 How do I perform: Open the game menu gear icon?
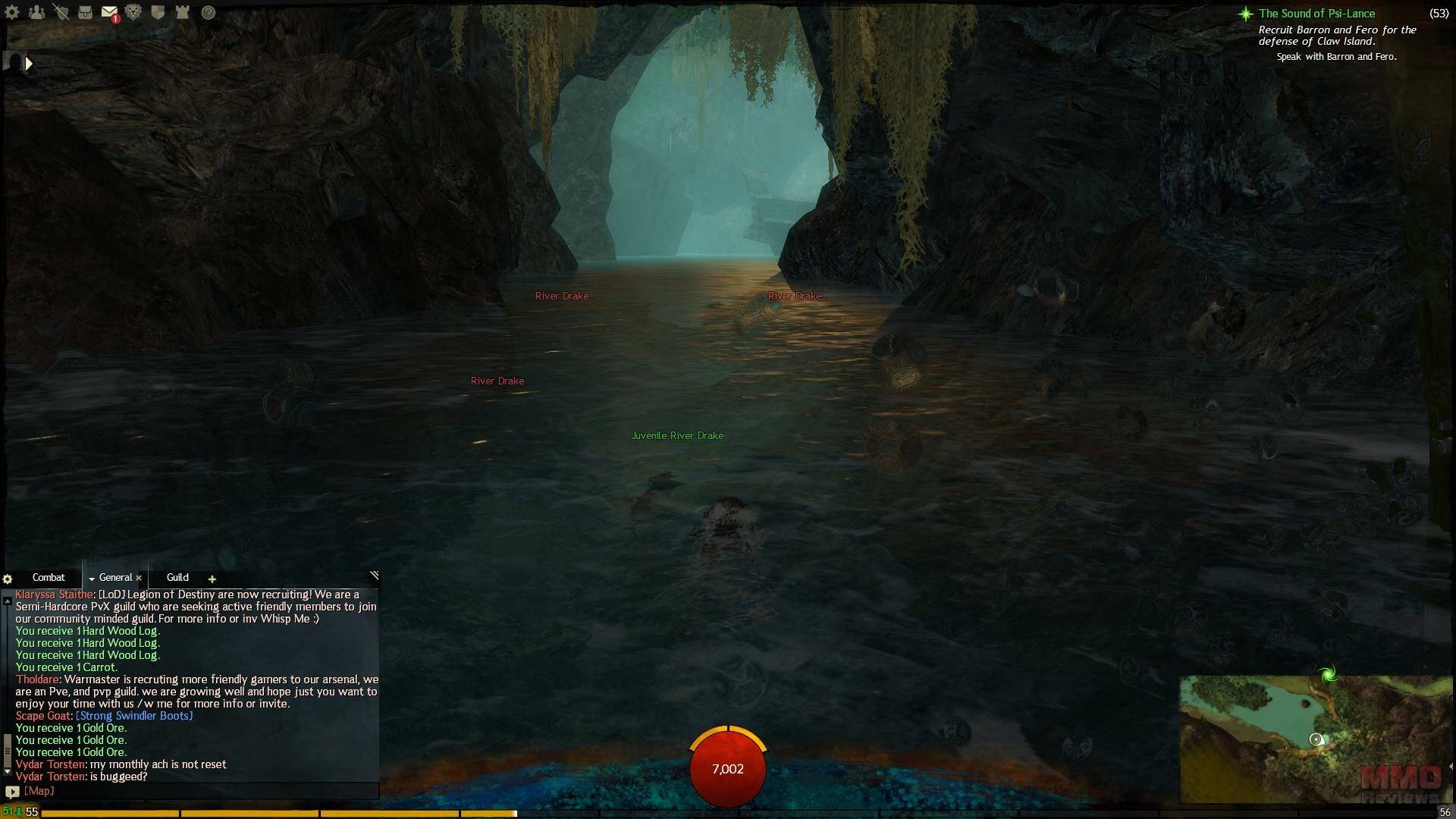(x=12, y=12)
